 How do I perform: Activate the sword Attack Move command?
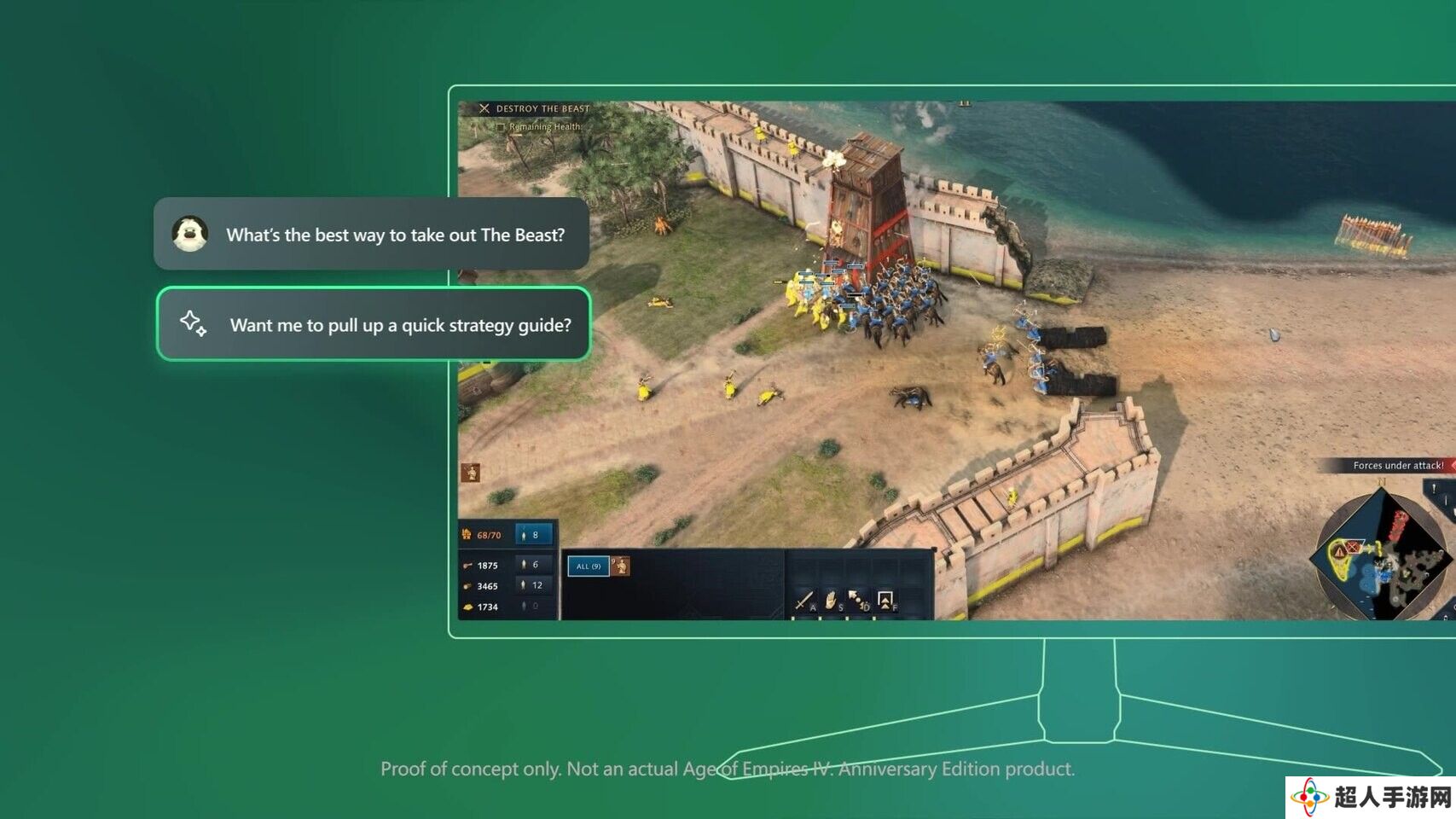(x=803, y=601)
